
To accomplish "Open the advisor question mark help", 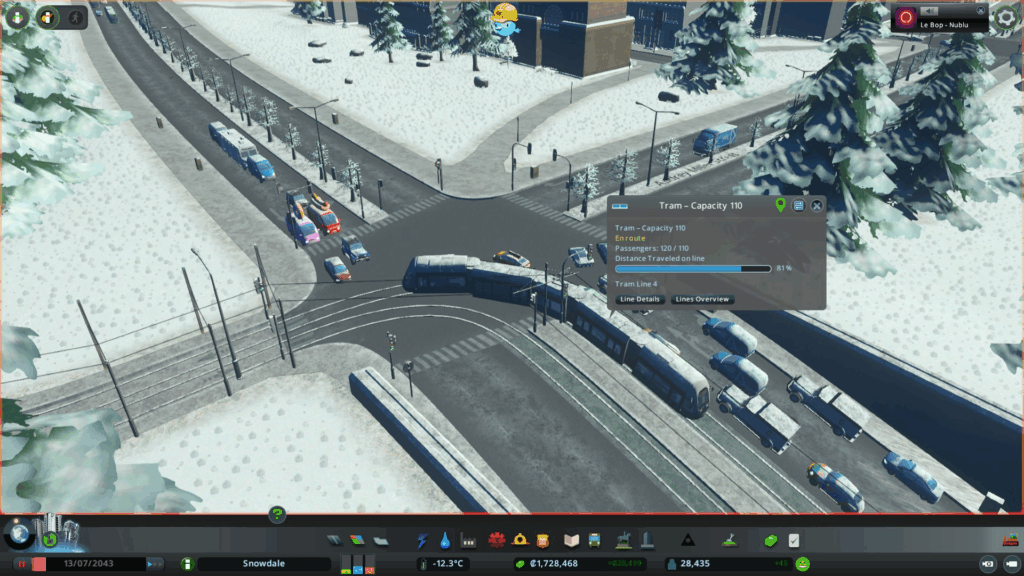I will tap(278, 515).
